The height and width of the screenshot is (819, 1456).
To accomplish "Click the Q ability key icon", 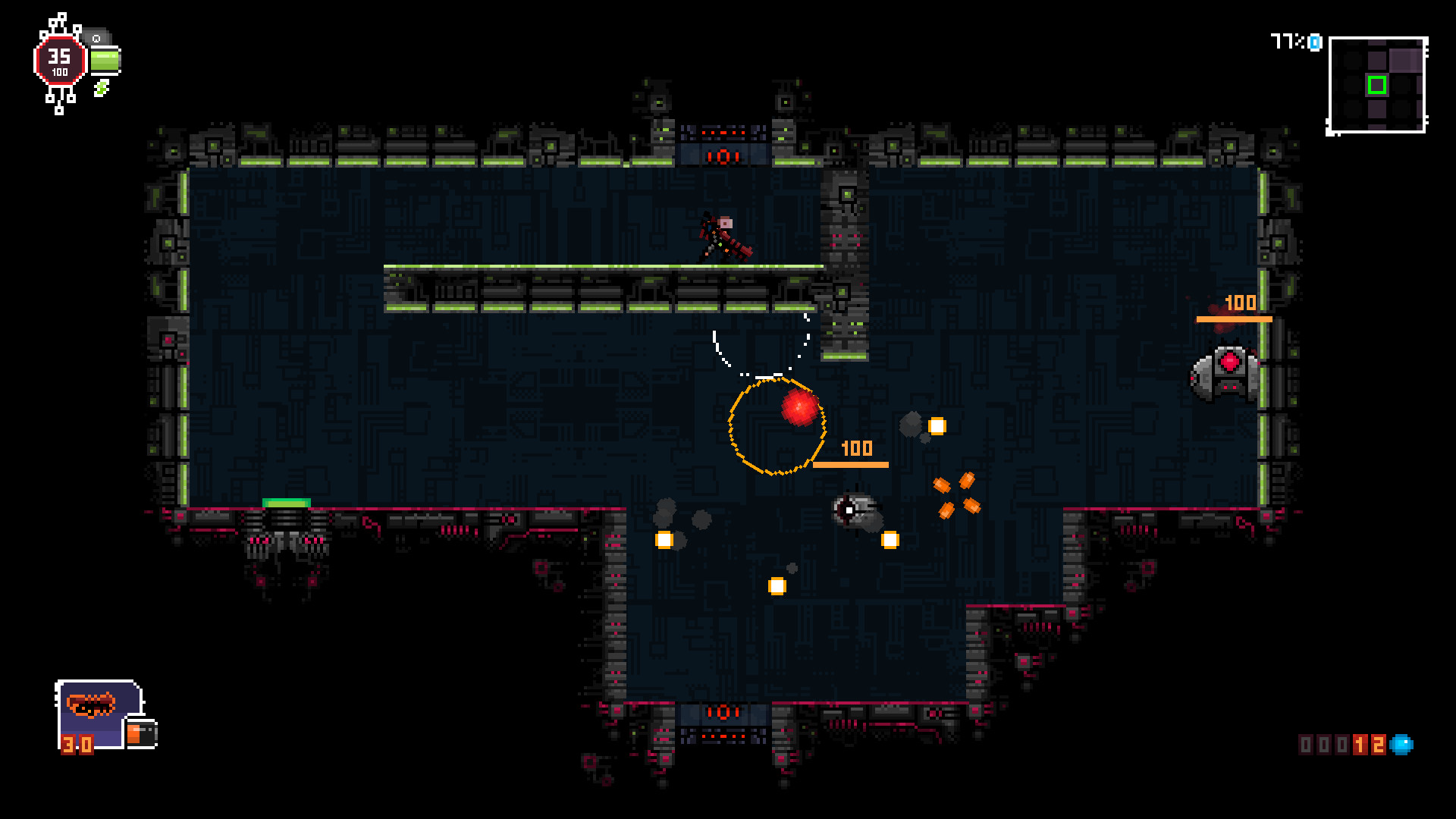I will pos(96,39).
